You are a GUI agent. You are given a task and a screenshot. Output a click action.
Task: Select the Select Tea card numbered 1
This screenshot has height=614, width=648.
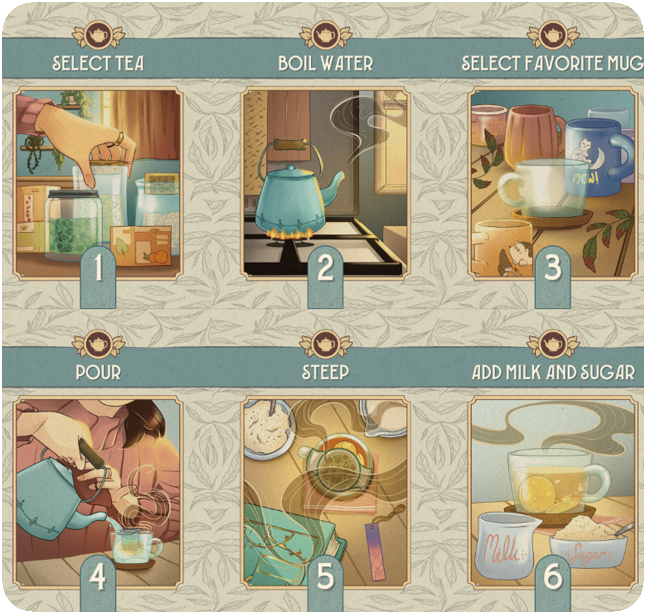(x=98, y=183)
